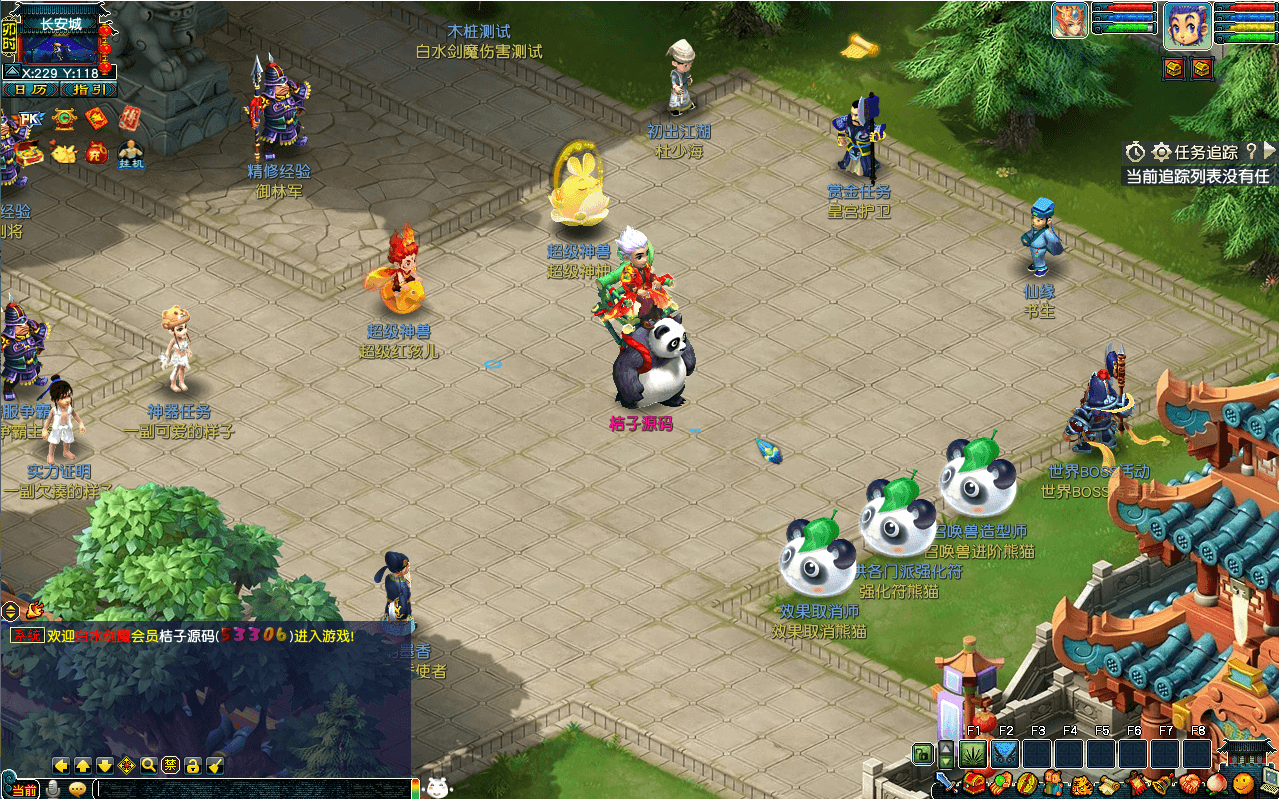This screenshot has width=1279, height=799.
Task: Click the quest tracker question mark
Action: tap(1250, 151)
